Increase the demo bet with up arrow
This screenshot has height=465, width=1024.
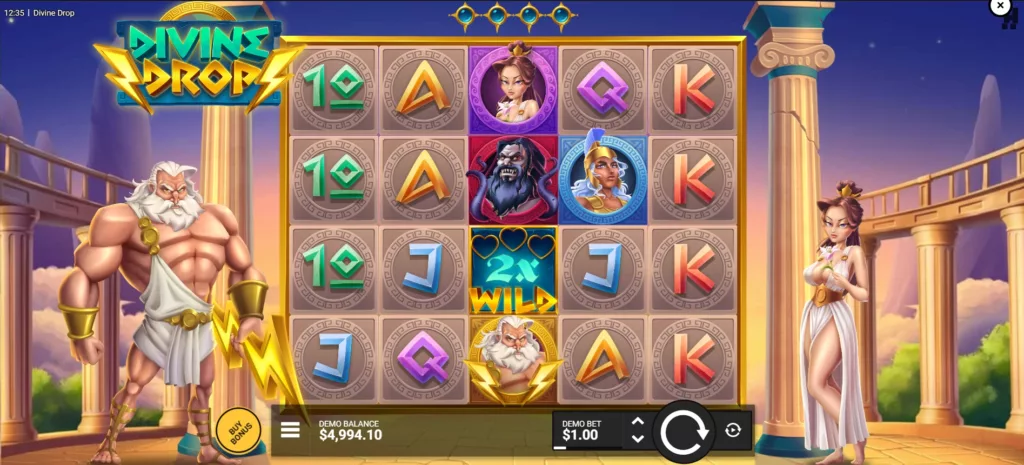coord(637,422)
